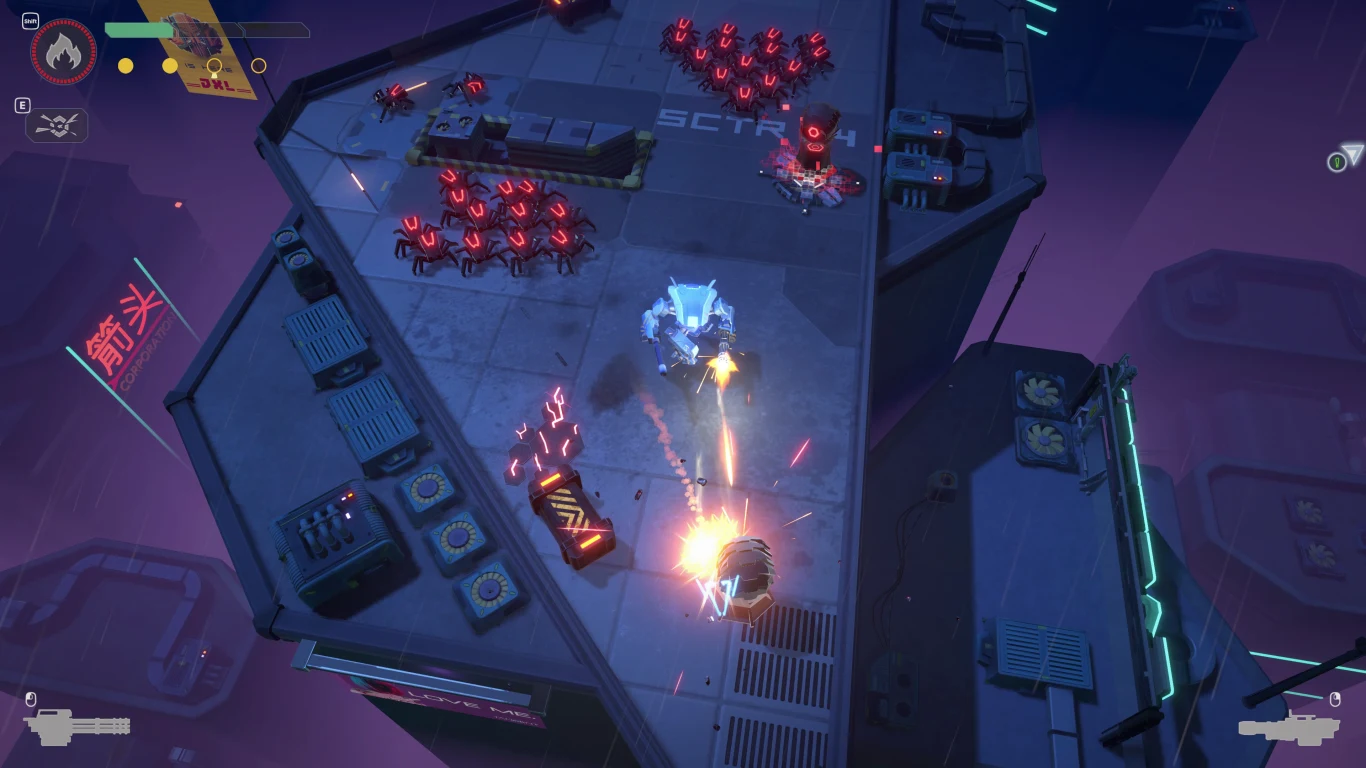Select the minigun weapon icon
The height and width of the screenshot is (768, 1366).
[76, 727]
